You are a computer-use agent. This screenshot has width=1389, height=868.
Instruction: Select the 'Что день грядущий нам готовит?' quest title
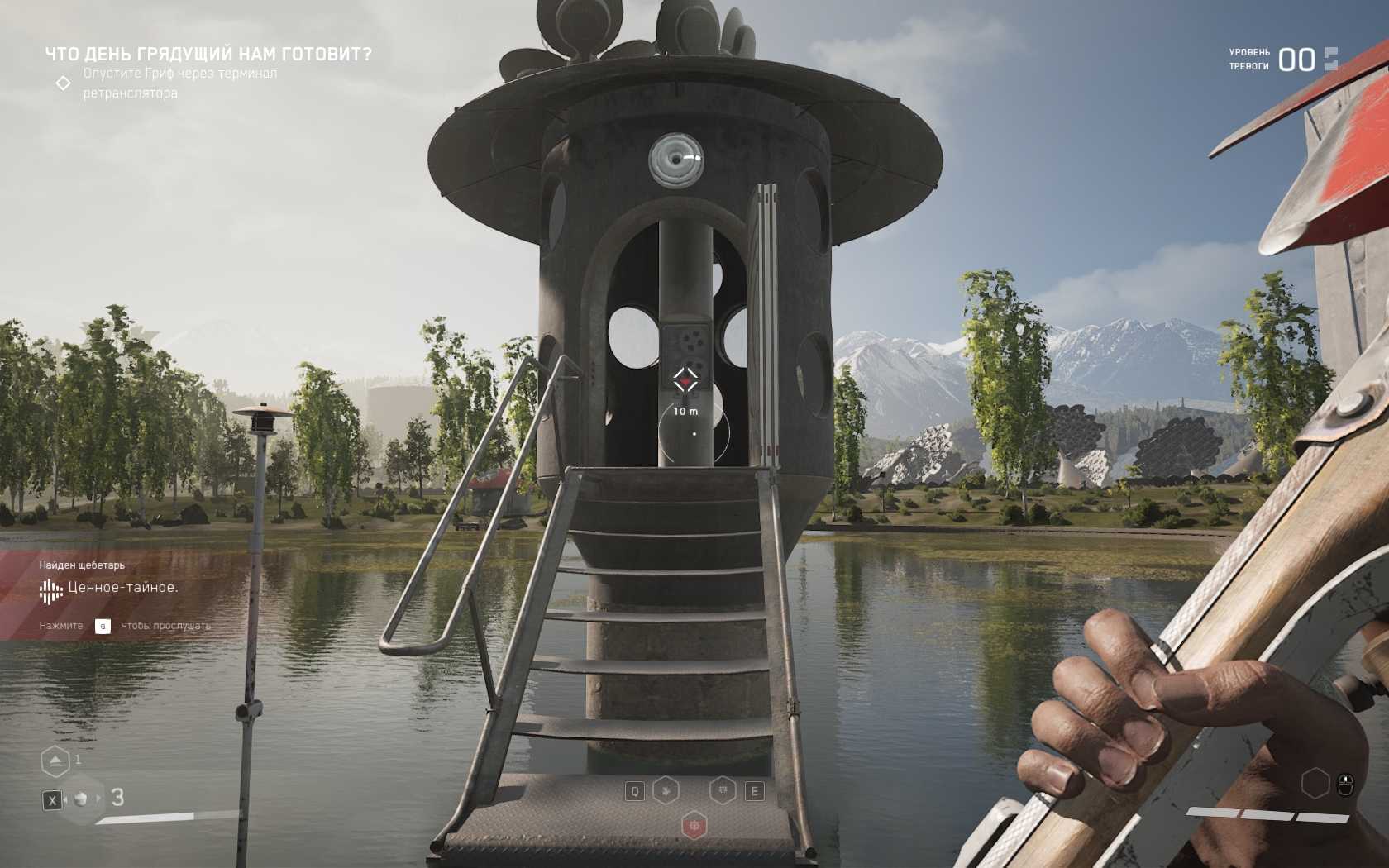(x=208, y=55)
